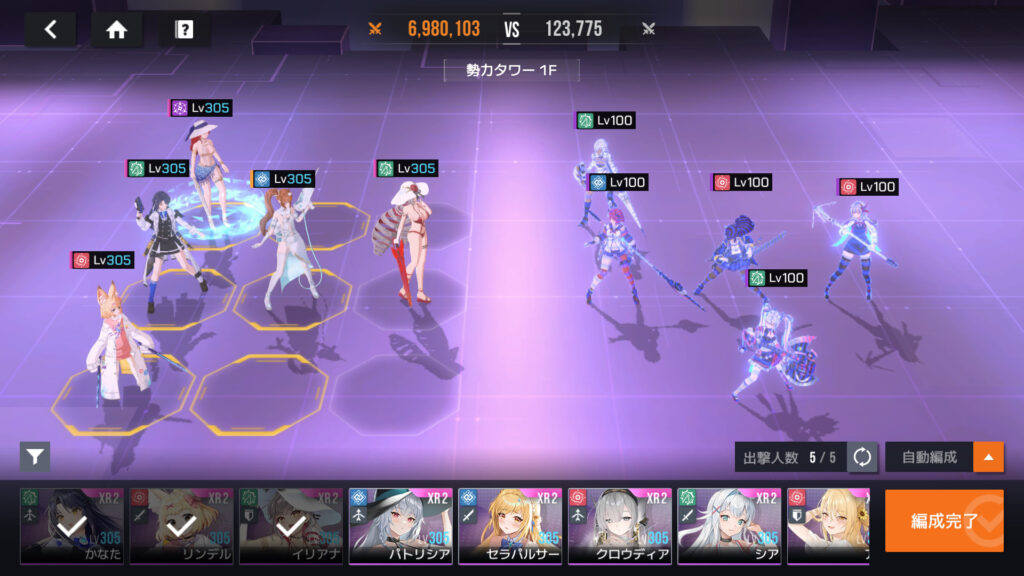Tap the シア character card

point(729,526)
